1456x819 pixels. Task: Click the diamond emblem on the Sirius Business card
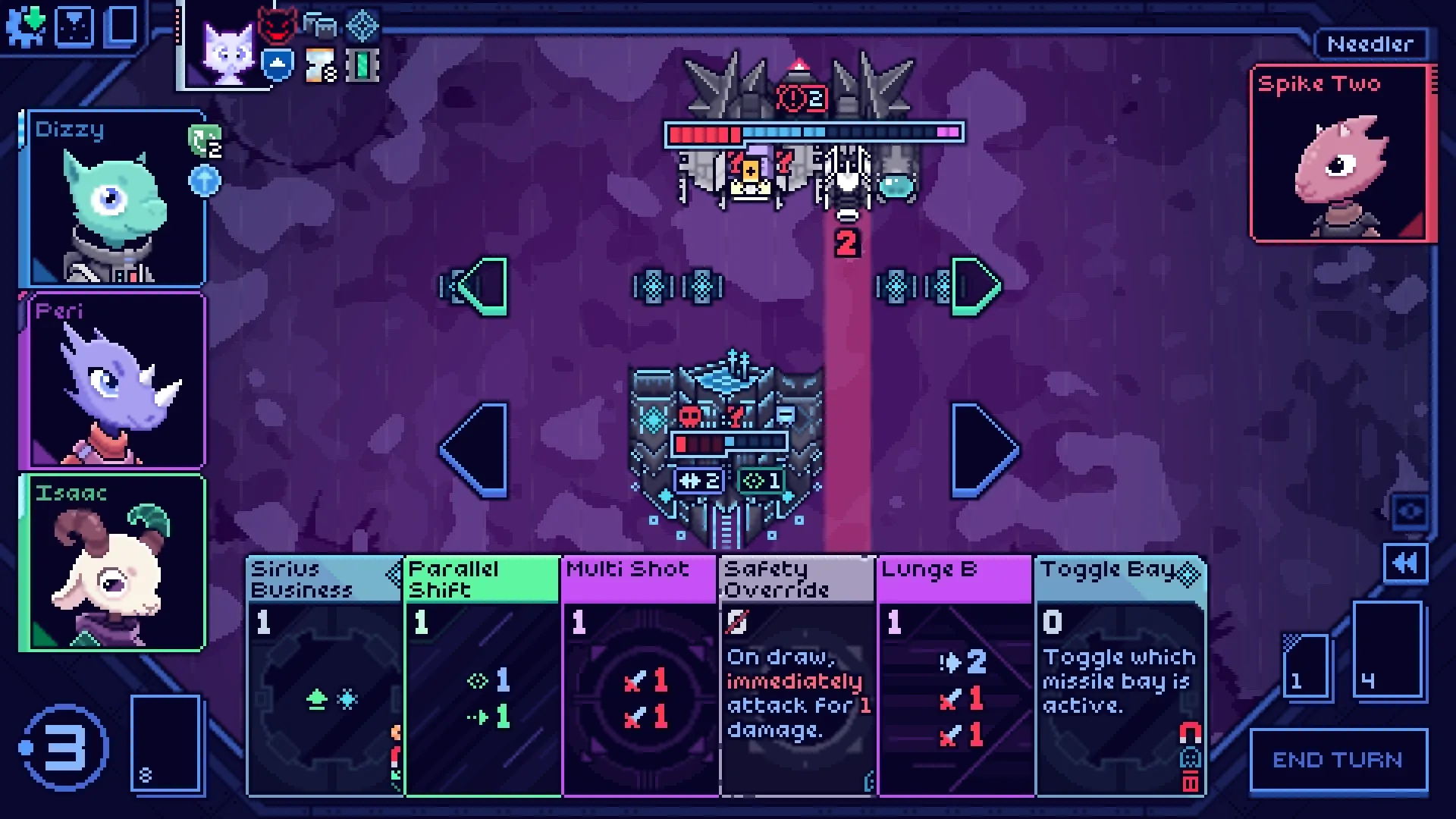[x=394, y=574]
